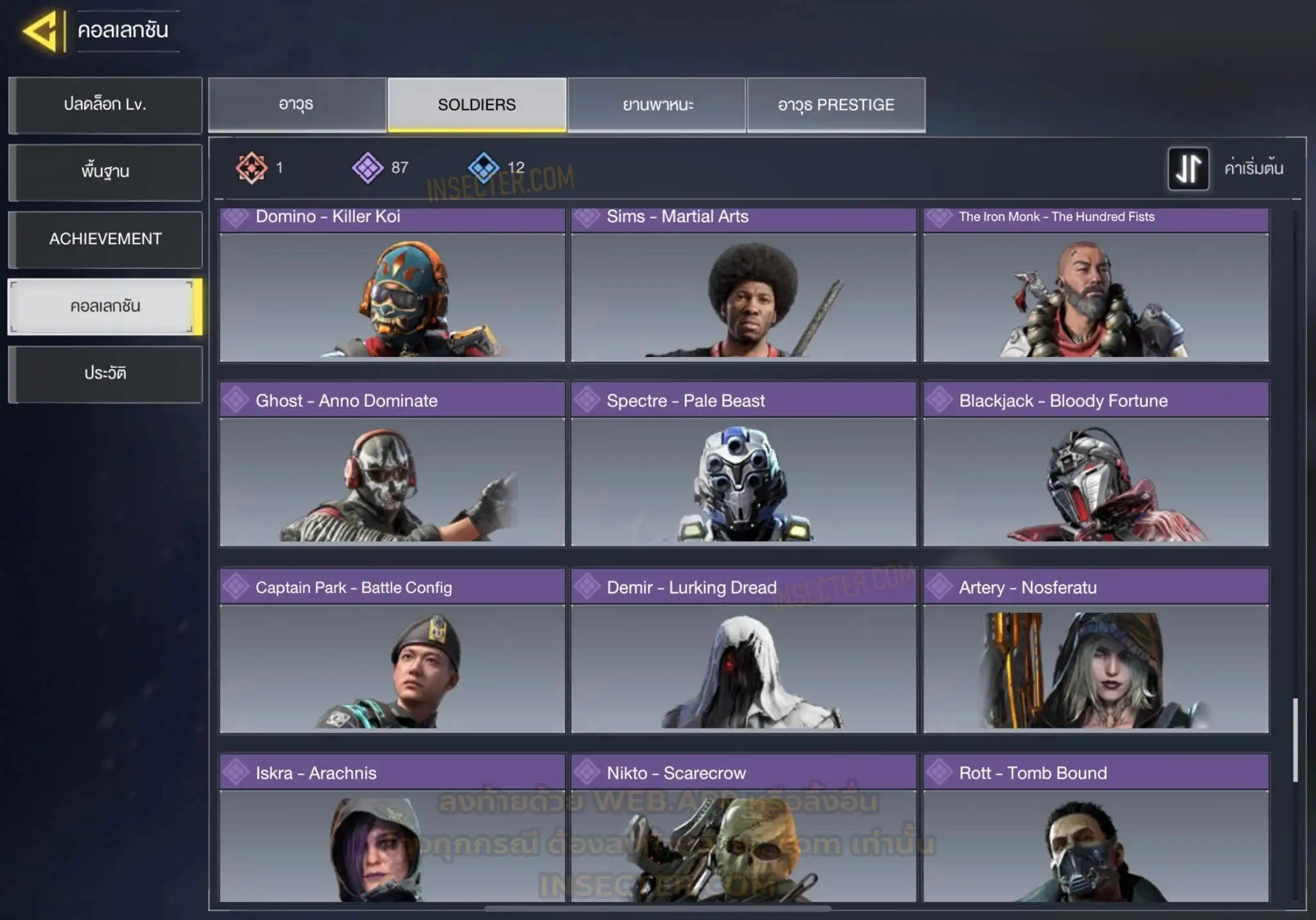This screenshot has width=1316, height=920.
Task: Toggle the sort order button
Action: point(1188,168)
